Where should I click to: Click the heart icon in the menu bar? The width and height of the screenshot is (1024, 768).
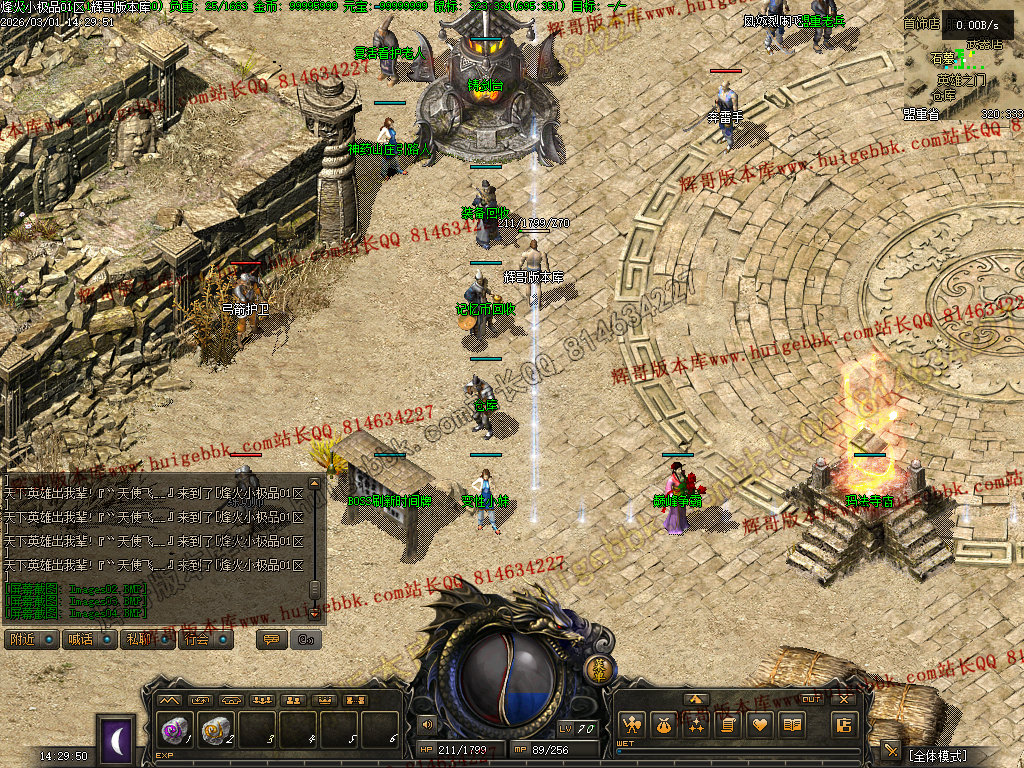(x=761, y=724)
